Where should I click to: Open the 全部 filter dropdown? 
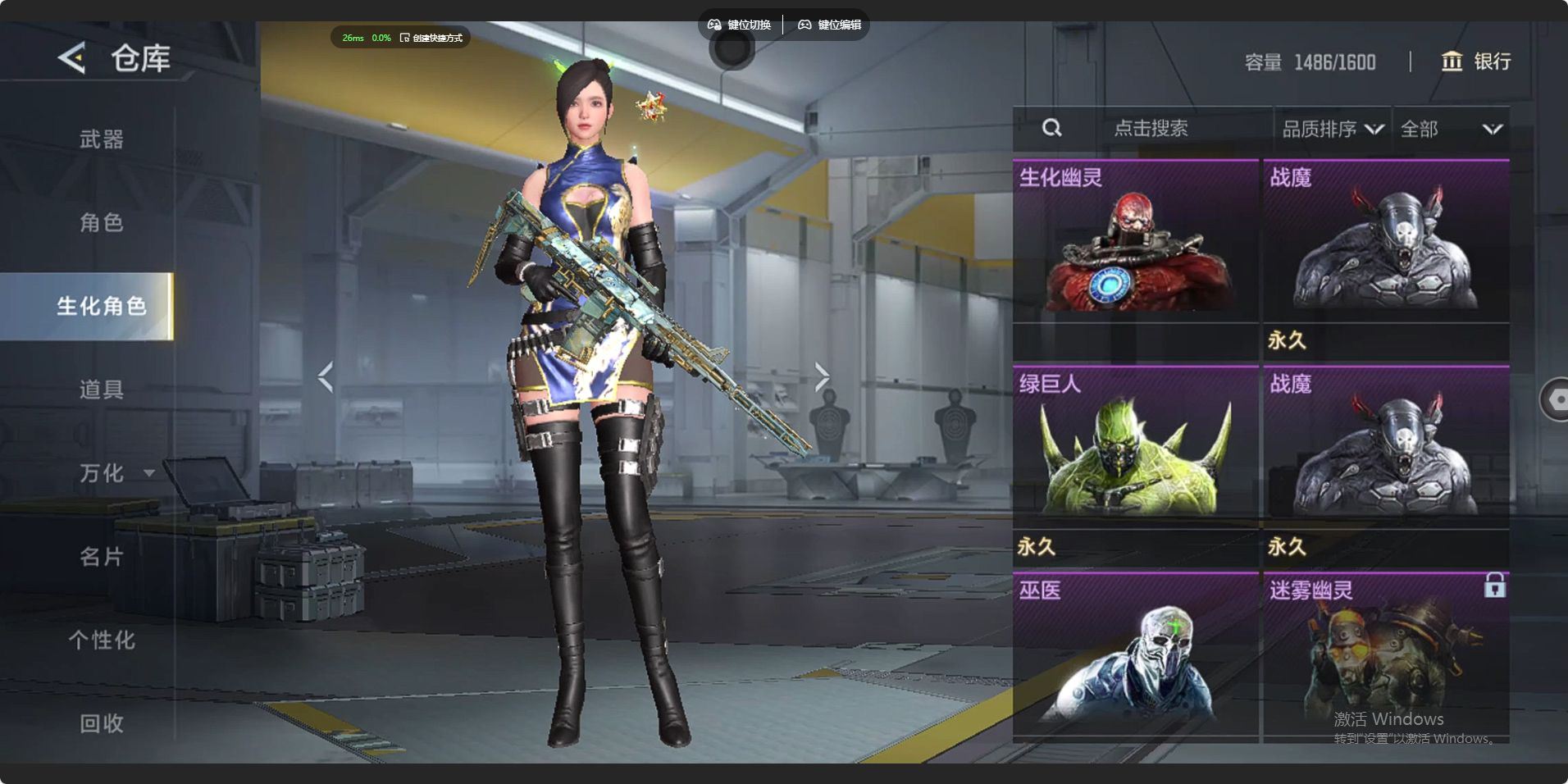[x=1450, y=129]
